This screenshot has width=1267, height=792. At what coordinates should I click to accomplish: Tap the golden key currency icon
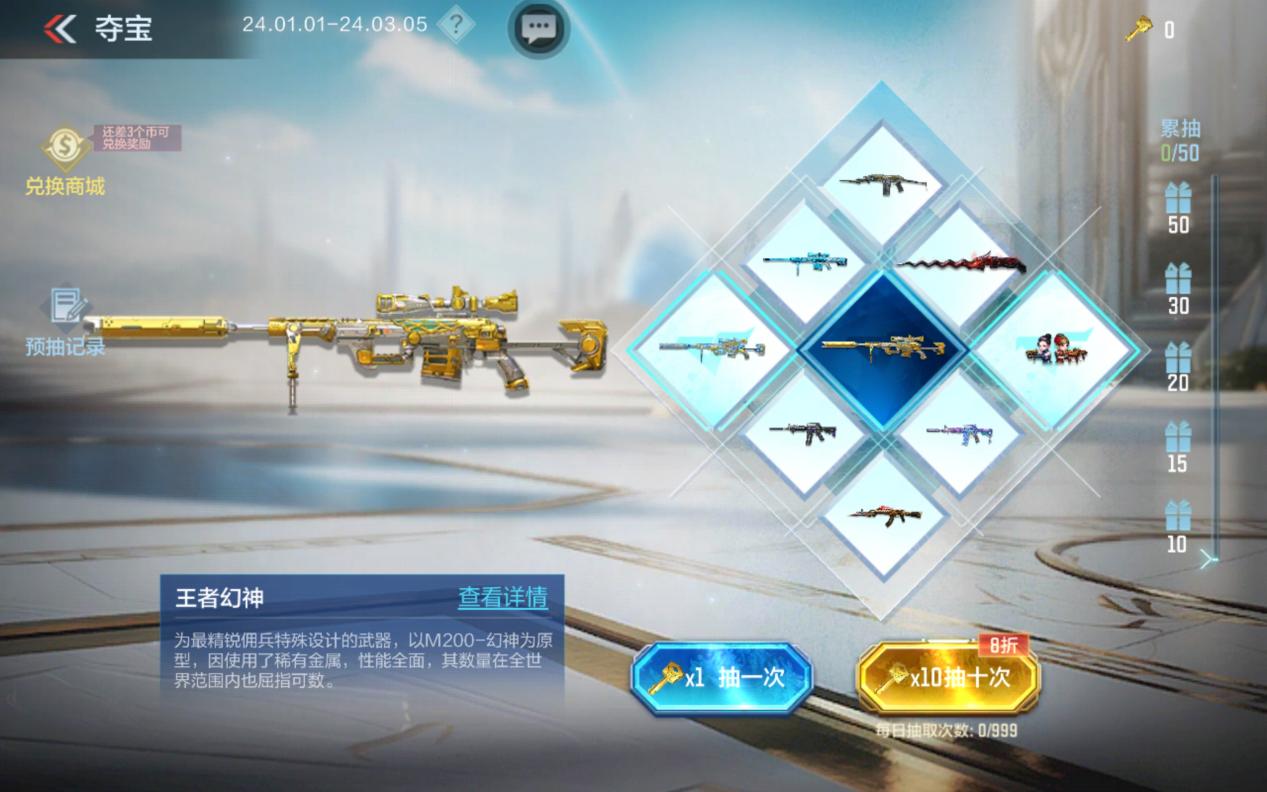pyautogui.click(x=1138, y=30)
